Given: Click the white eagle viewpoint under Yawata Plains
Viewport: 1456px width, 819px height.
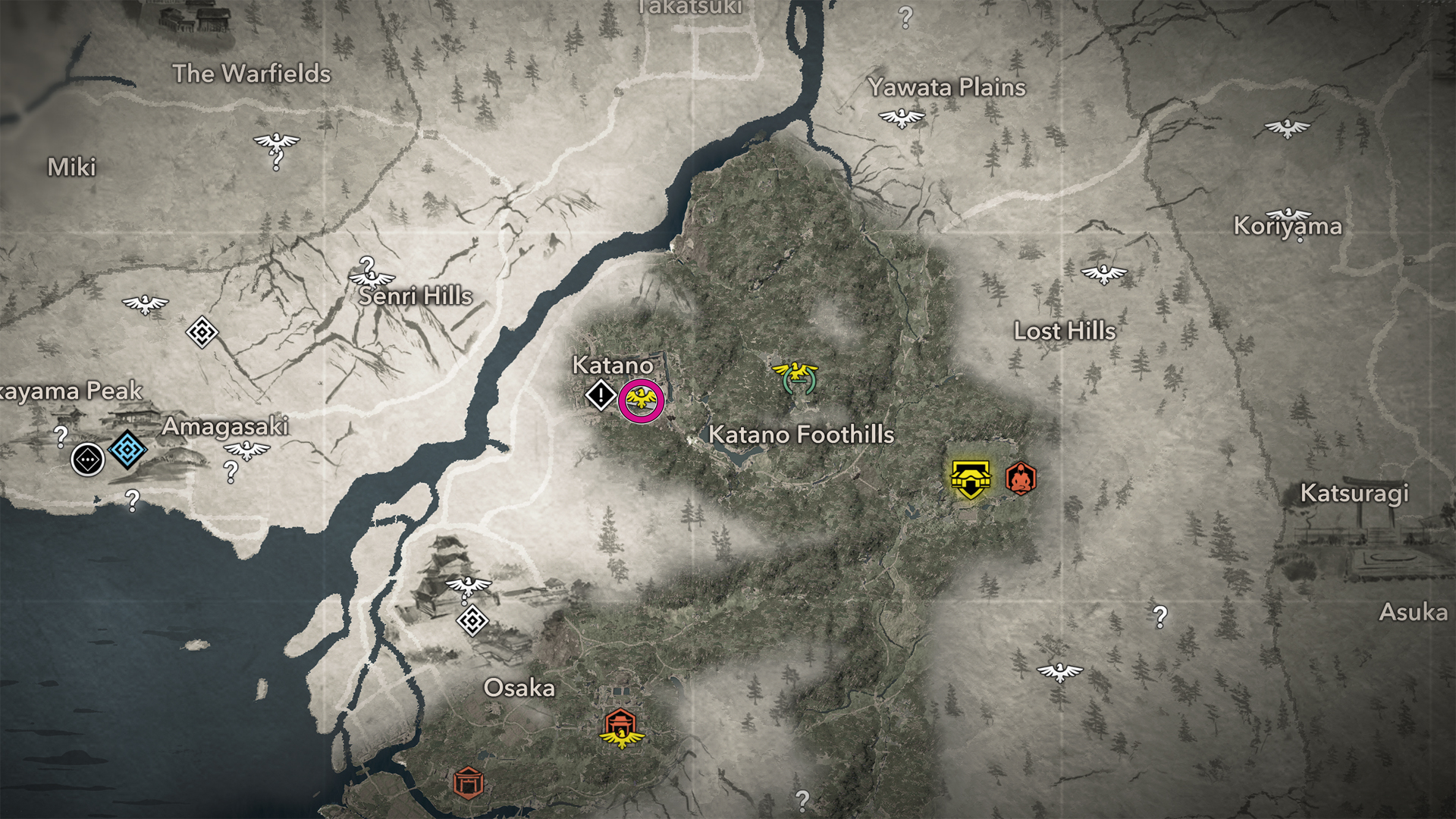Looking at the screenshot, I should coord(902,118).
